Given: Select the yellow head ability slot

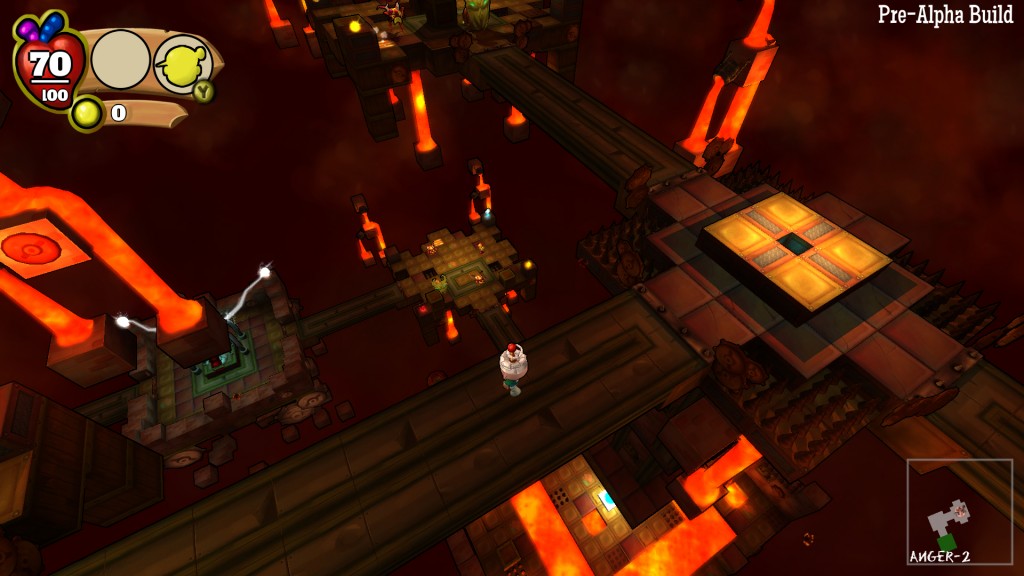Looking at the screenshot, I should (181, 63).
